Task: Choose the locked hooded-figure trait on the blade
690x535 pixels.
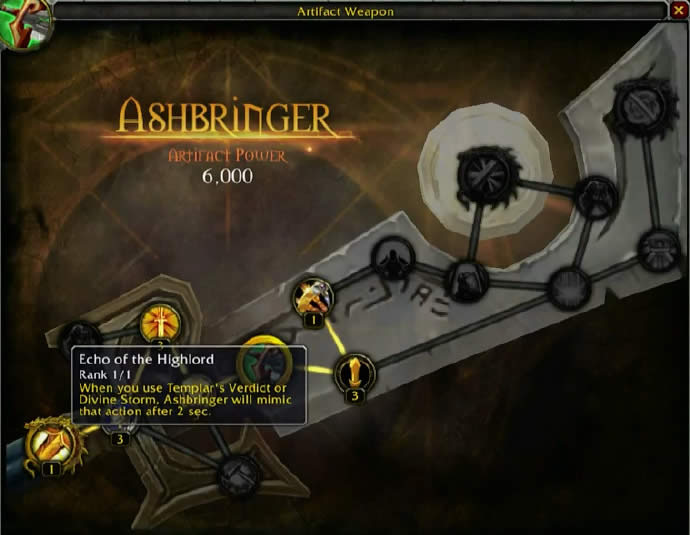Action: tap(393, 260)
